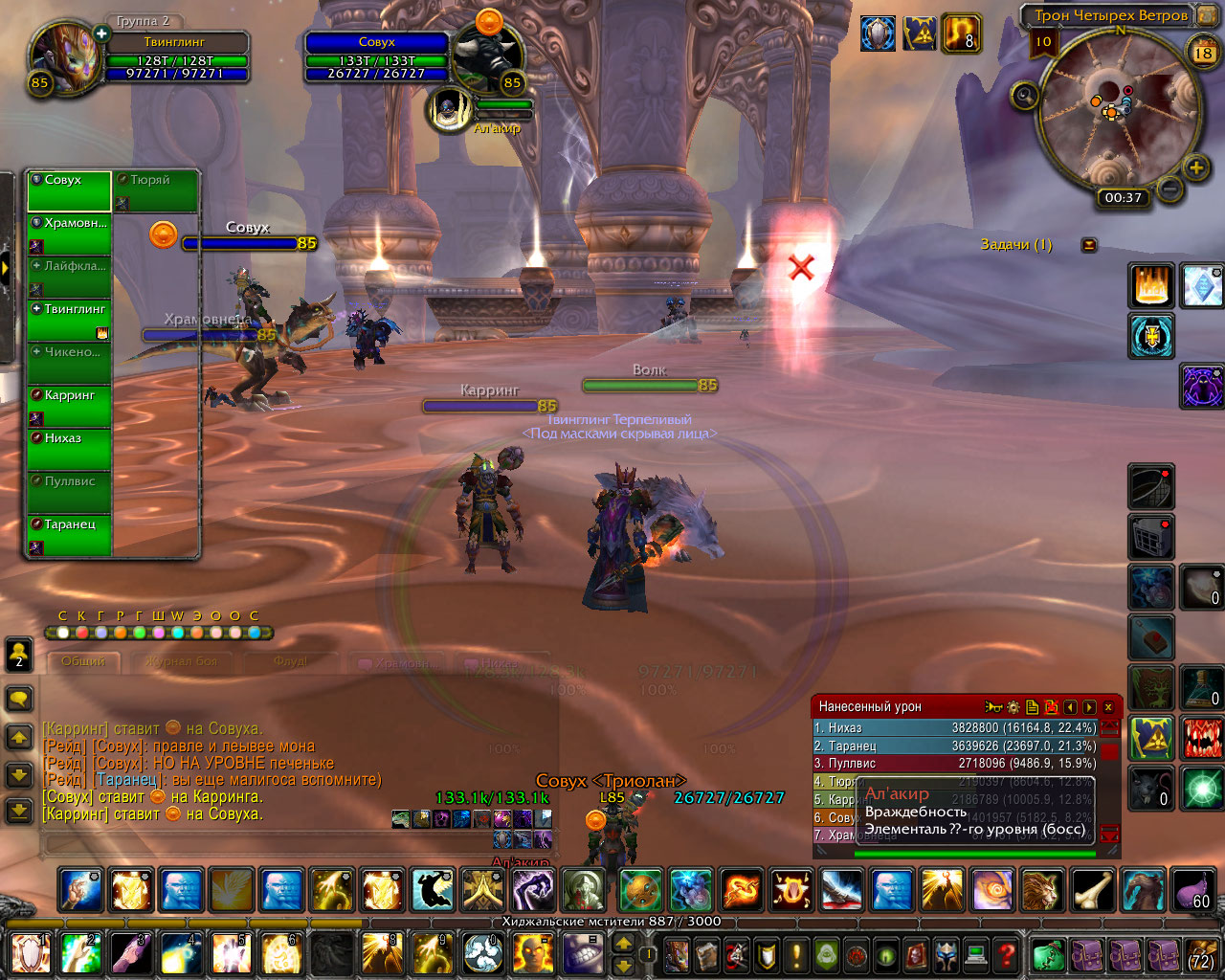This screenshot has height=980, width=1225.
Task: Open the green stitched bag slot
Action: click(1049, 954)
